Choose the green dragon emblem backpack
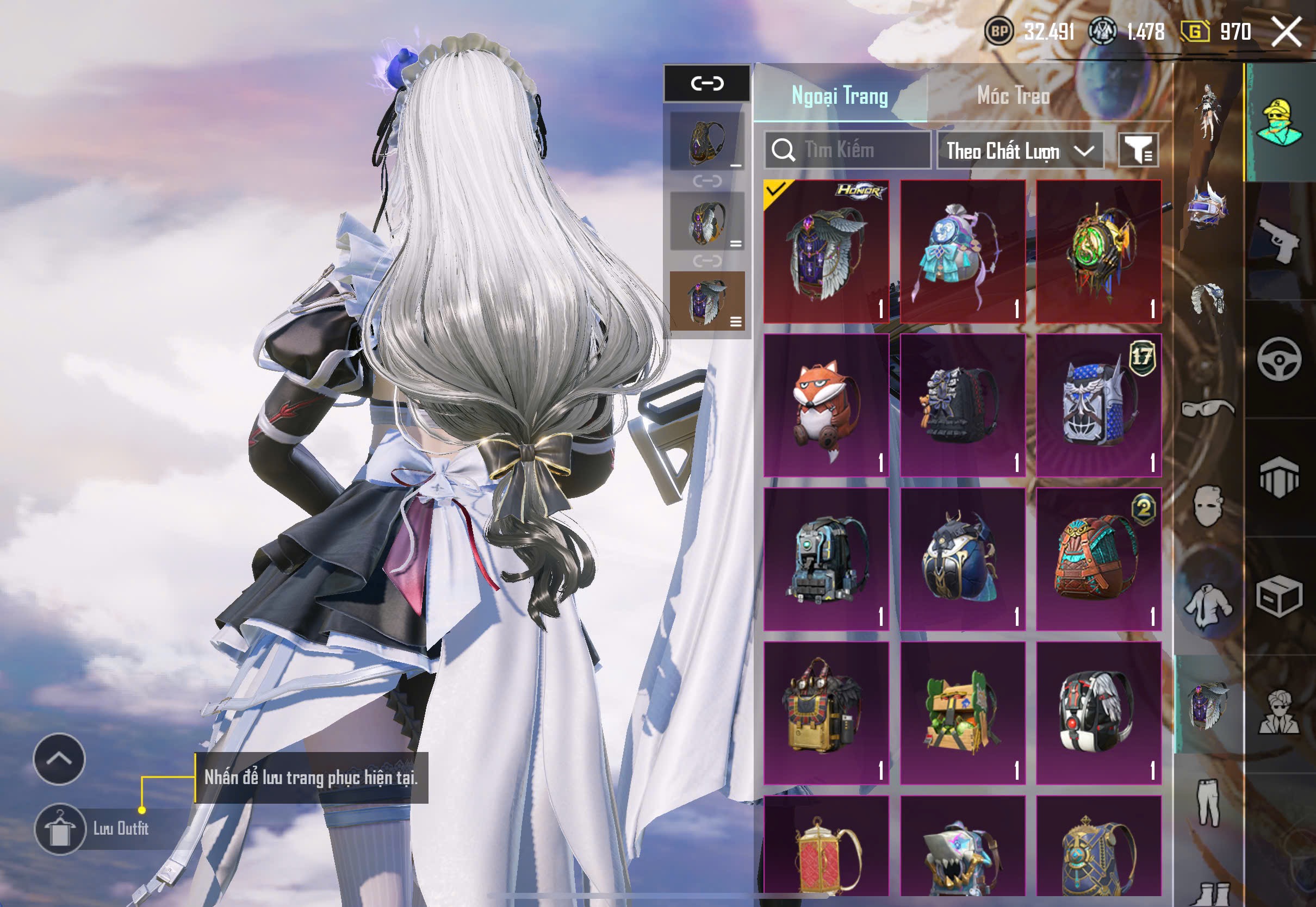The width and height of the screenshot is (1316, 907). tap(1098, 251)
